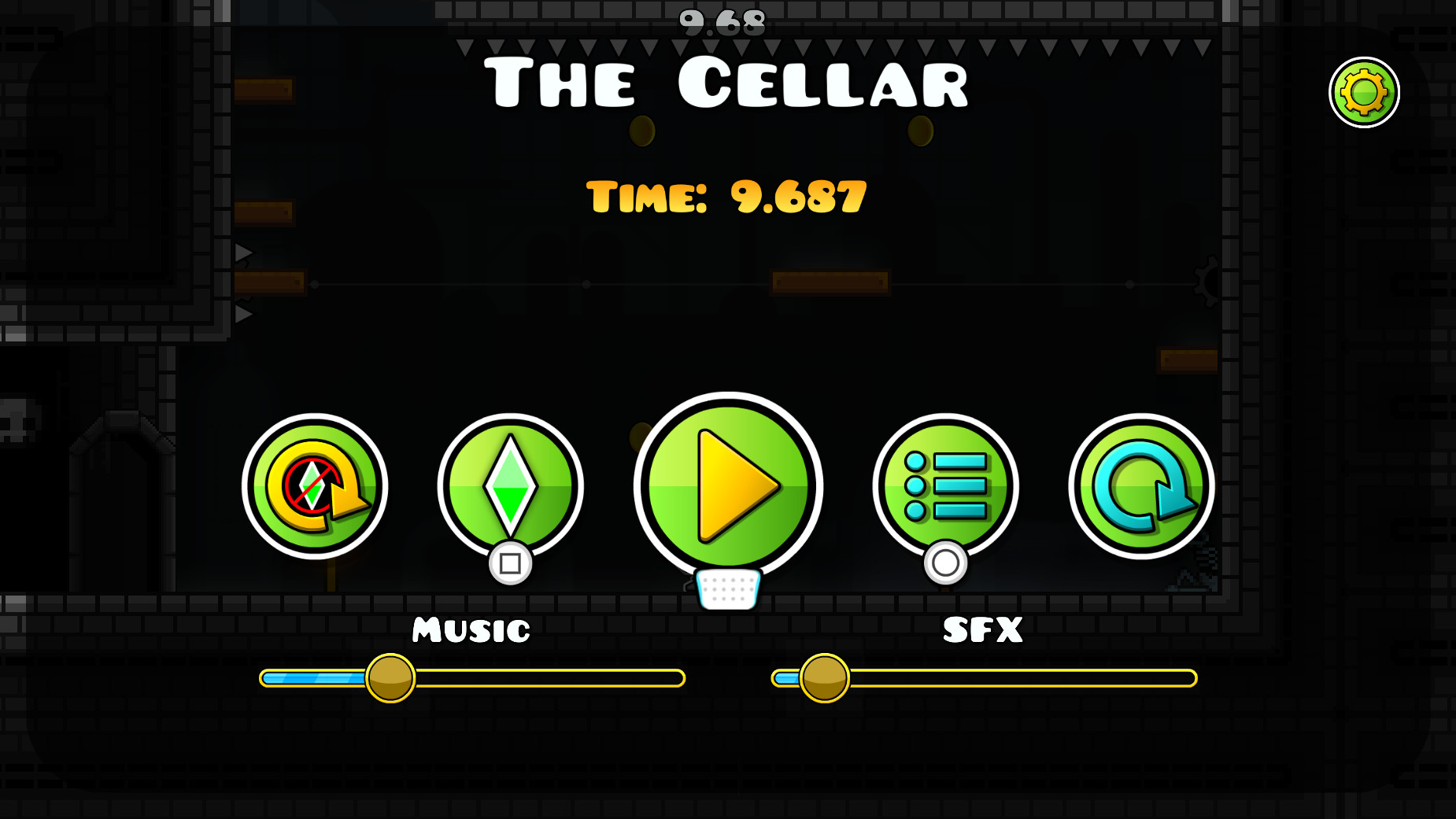Click the Music label
1456x819 pixels.
(470, 629)
